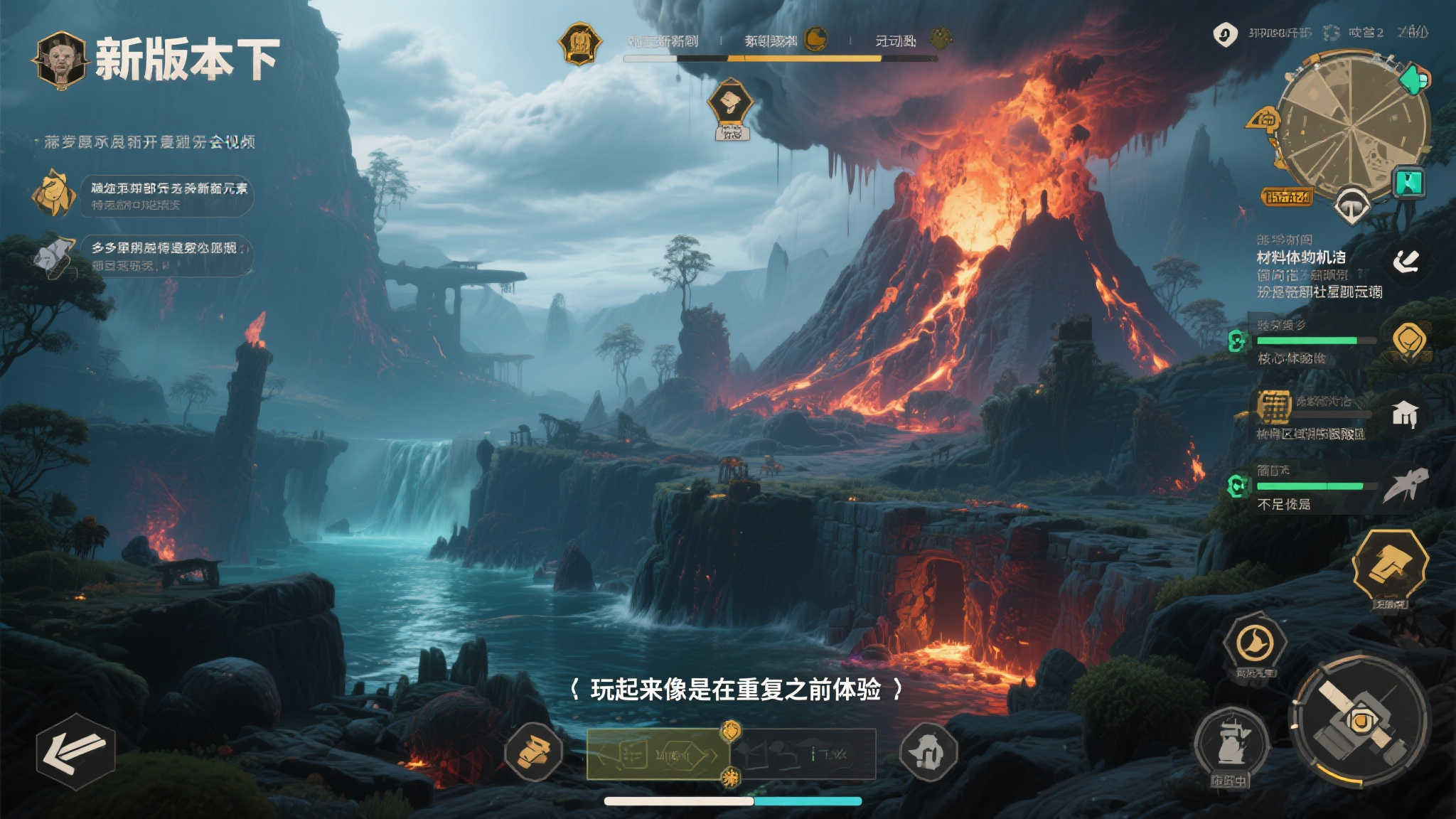The image size is (1456, 819).
Task: Tap the character figure skill button
Action: (x=1232, y=744)
